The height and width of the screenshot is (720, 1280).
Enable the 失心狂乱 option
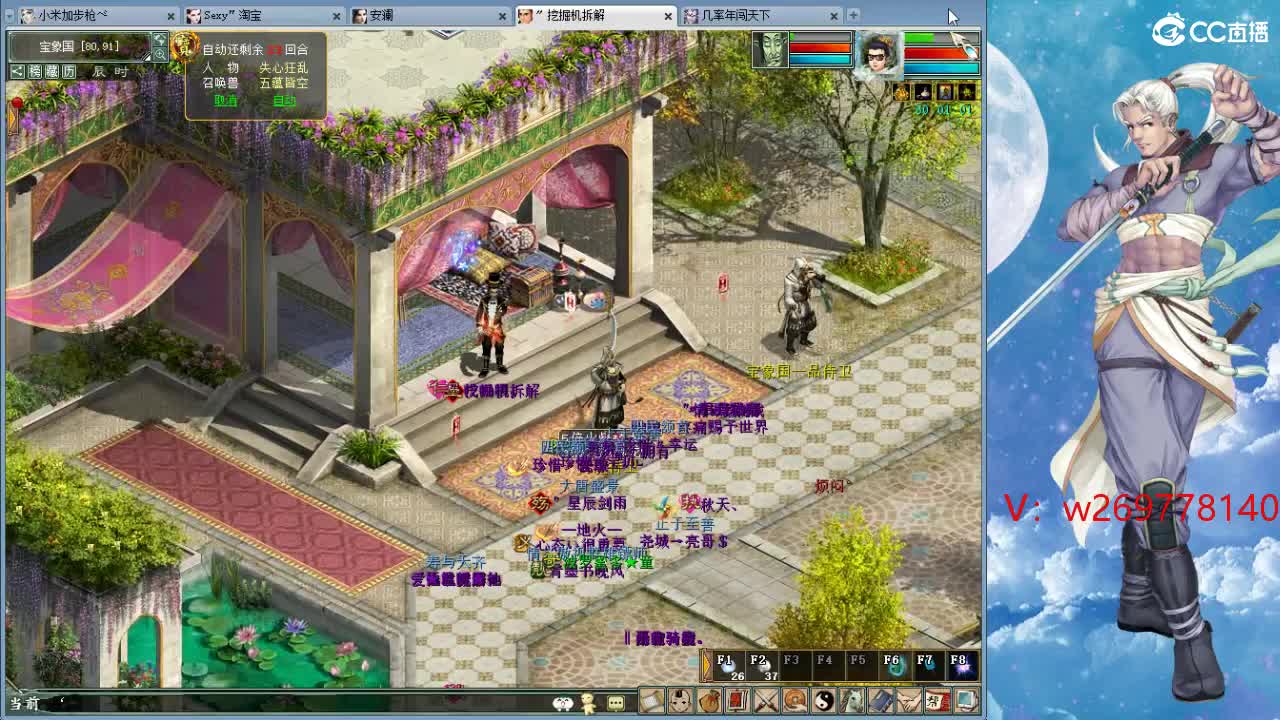pos(284,68)
